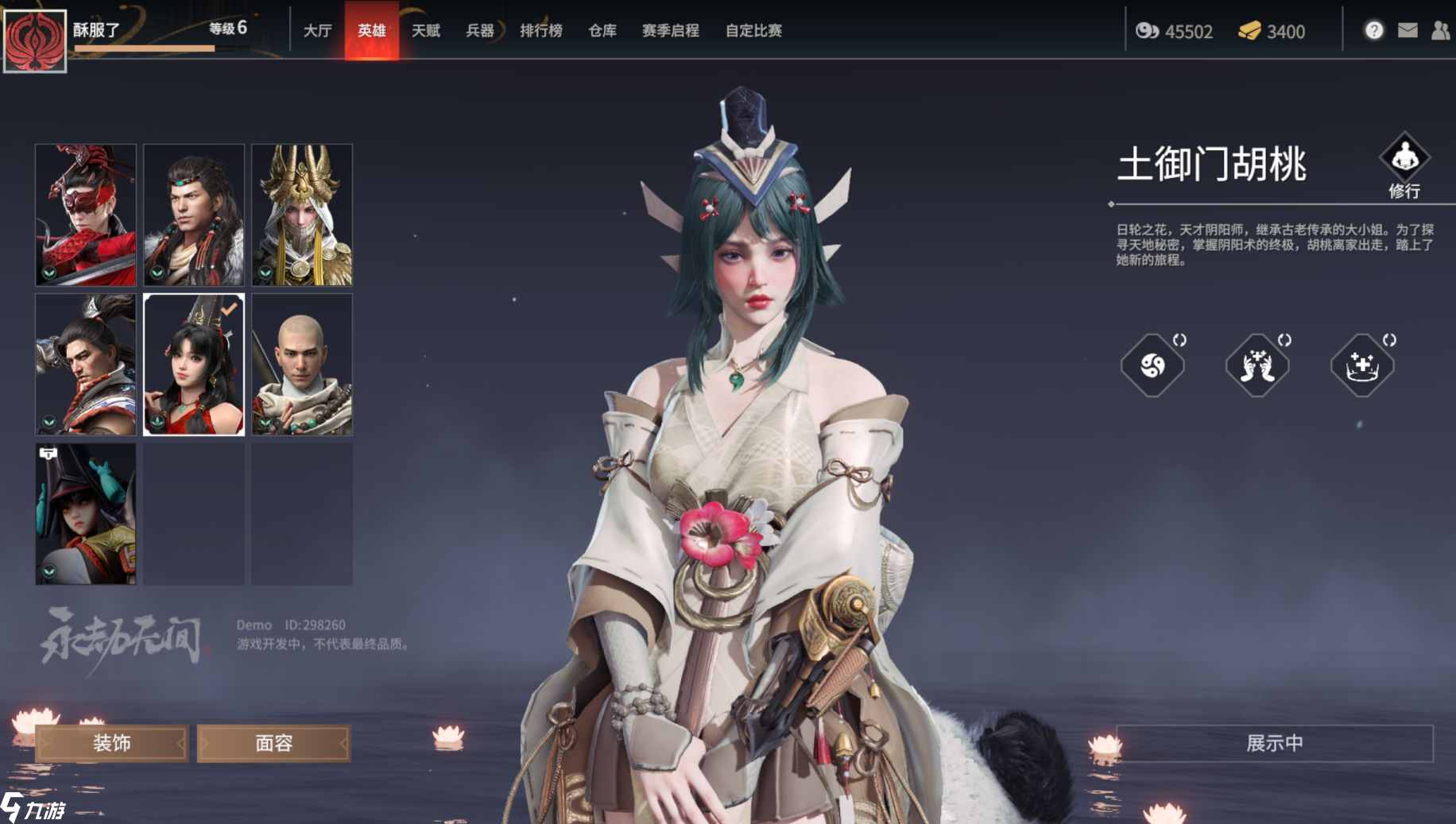1456x824 pixels.
Task: Go to the 兵器 weapons tab
Action: (480, 30)
